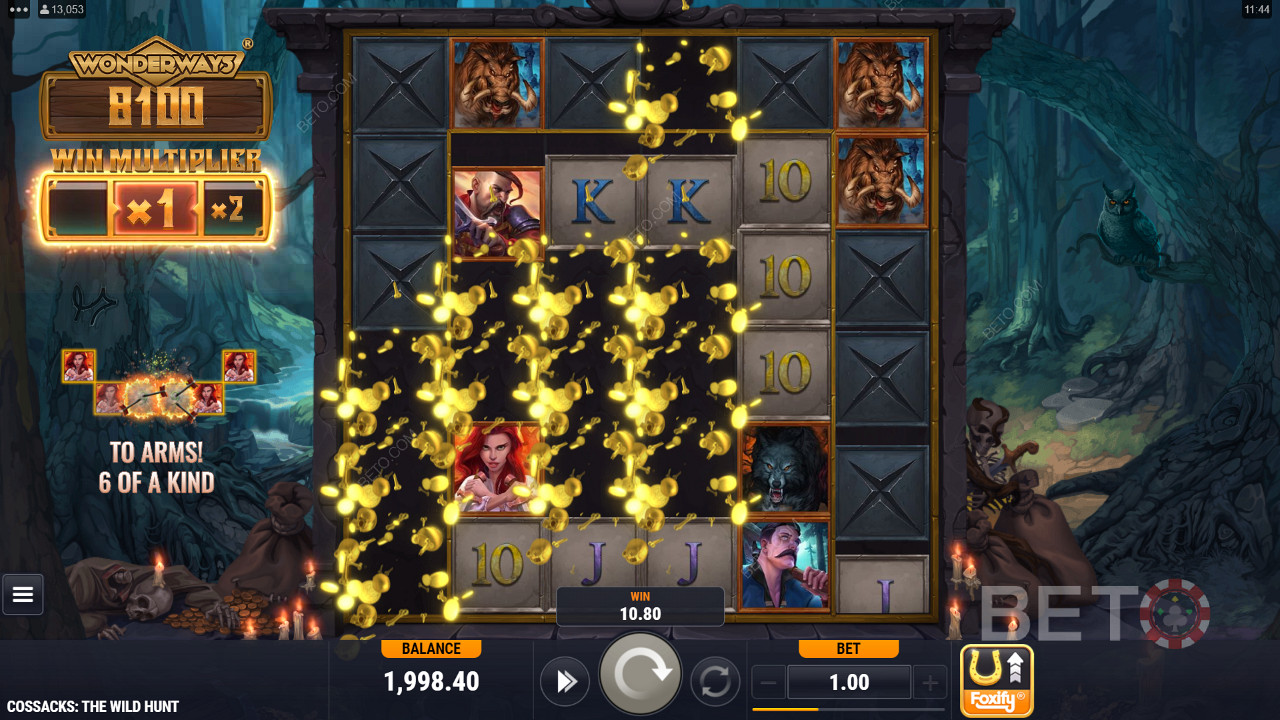Spin the reels with the round arrow button
Image resolution: width=1280 pixels, height=720 pixels.
coord(640,675)
